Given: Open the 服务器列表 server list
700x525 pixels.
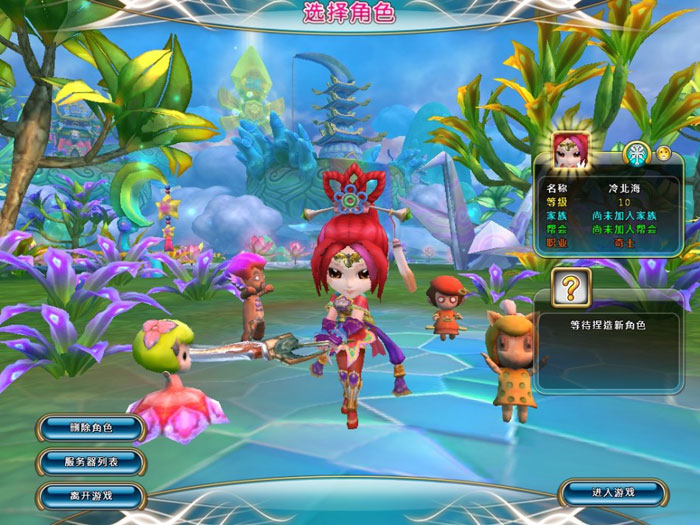Looking at the screenshot, I should 91,462.
